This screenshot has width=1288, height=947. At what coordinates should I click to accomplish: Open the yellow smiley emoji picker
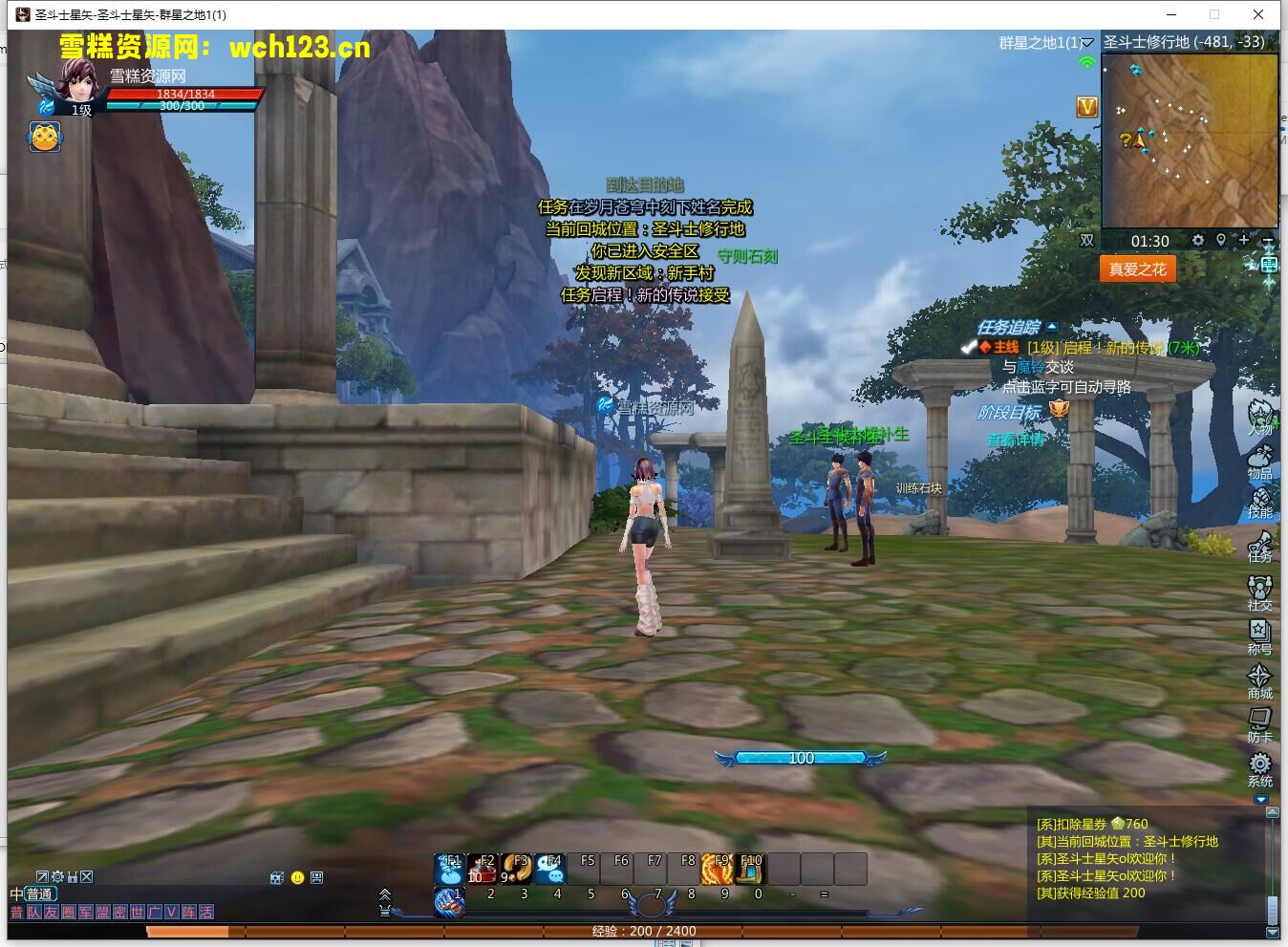click(x=297, y=877)
